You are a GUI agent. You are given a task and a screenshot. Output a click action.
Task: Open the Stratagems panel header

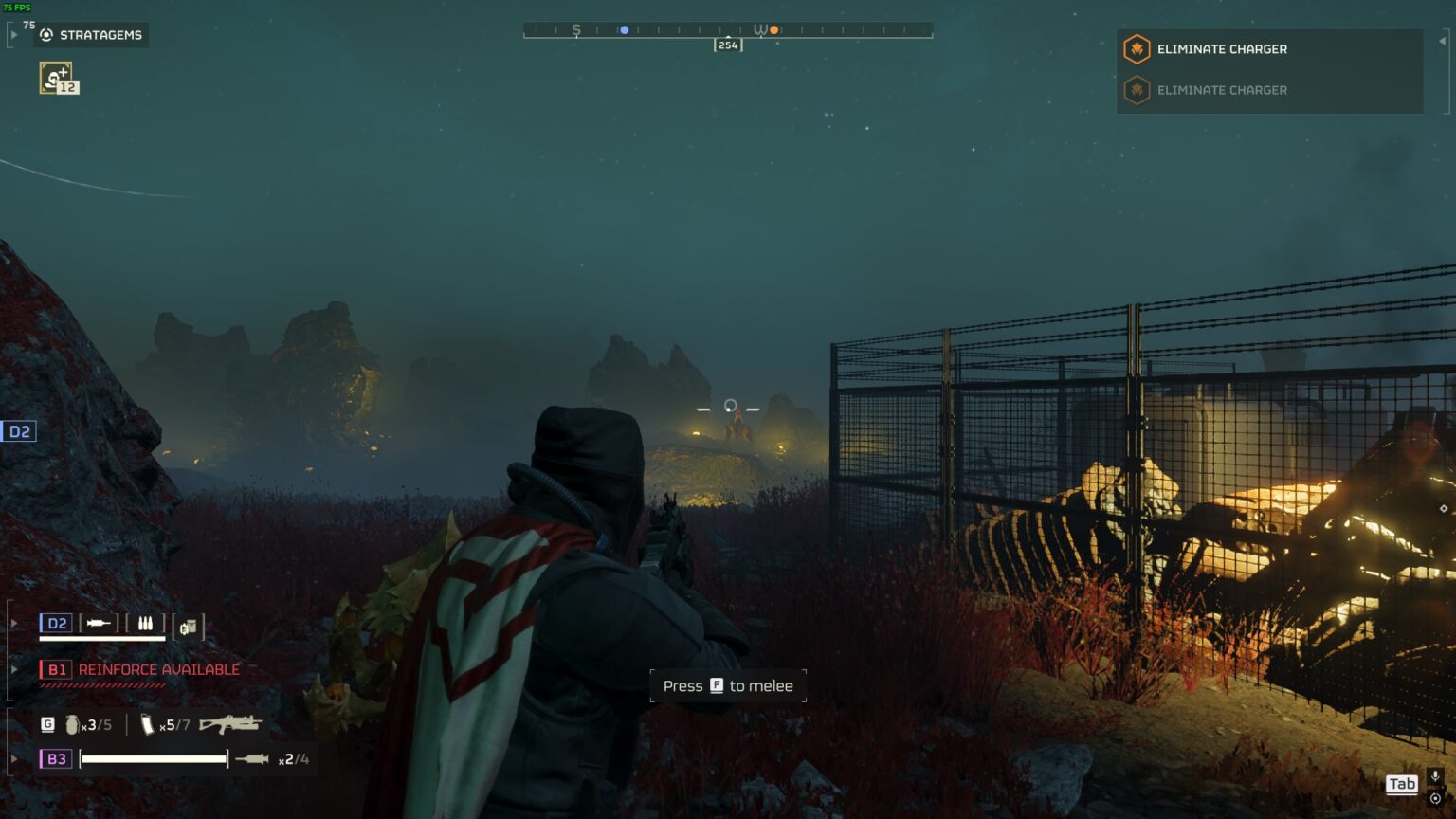(x=91, y=35)
